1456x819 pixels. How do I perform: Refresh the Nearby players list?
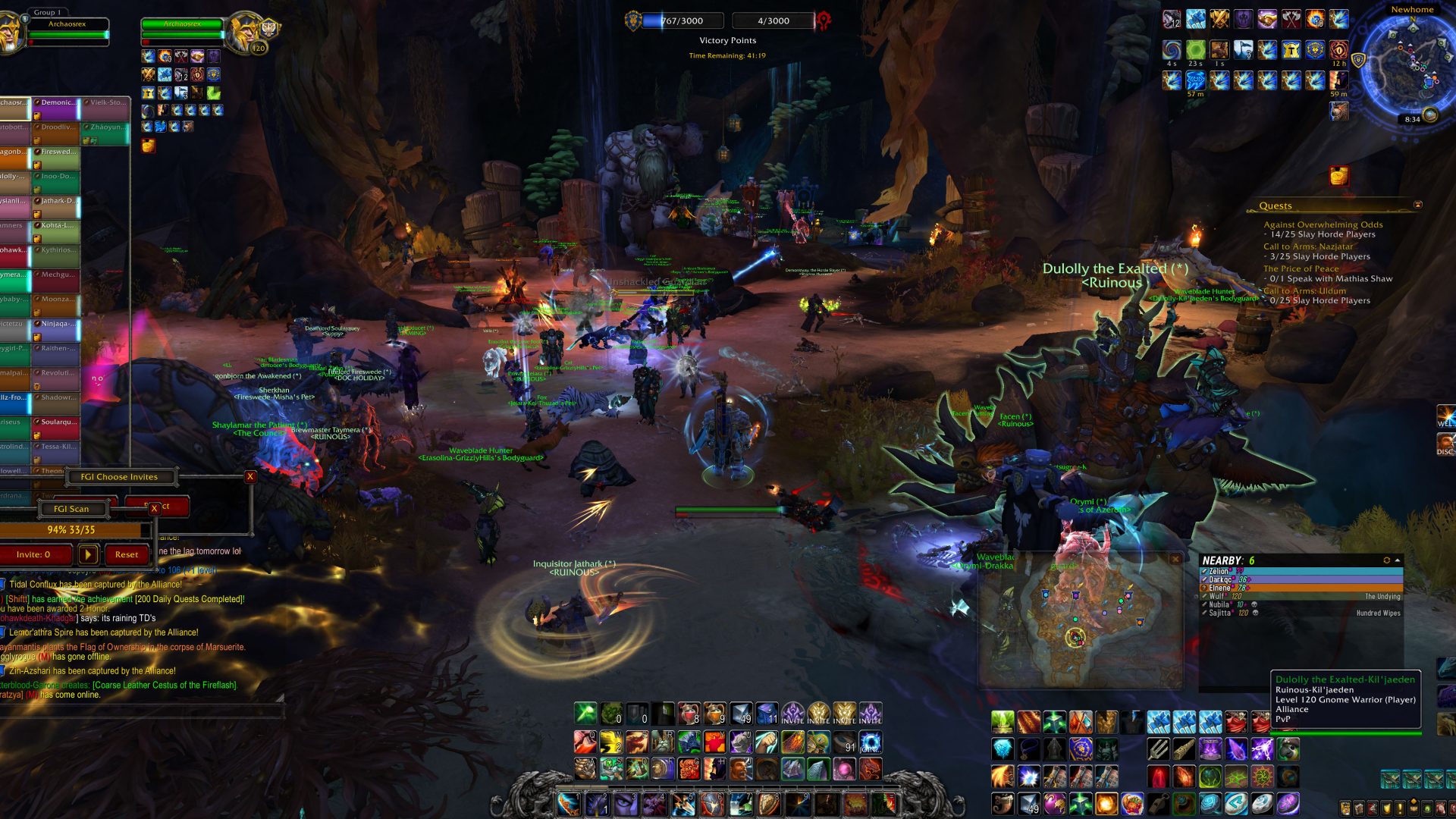[1386, 560]
